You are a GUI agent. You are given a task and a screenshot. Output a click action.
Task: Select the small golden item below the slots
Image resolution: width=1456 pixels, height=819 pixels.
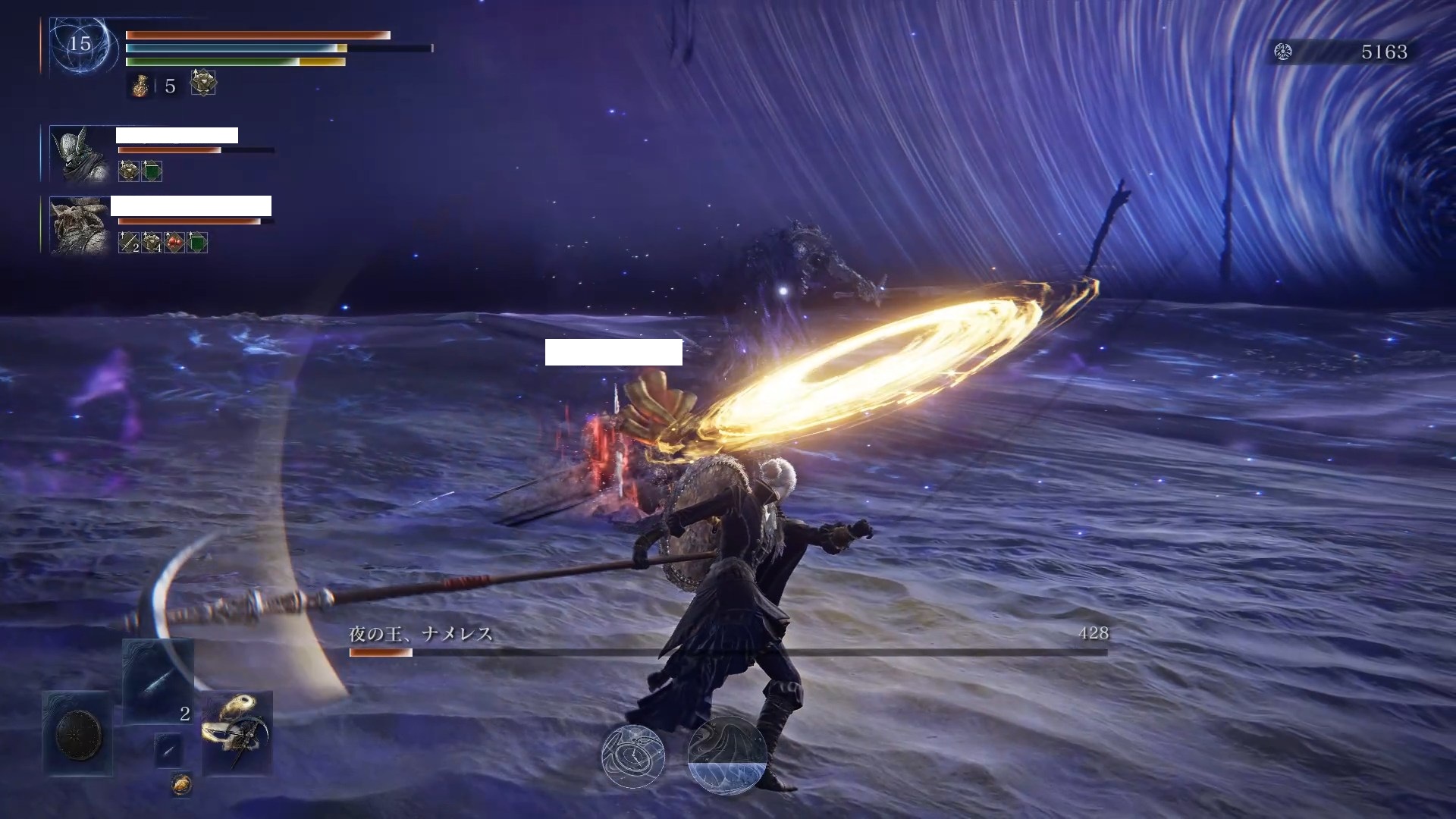(x=180, y=785)
